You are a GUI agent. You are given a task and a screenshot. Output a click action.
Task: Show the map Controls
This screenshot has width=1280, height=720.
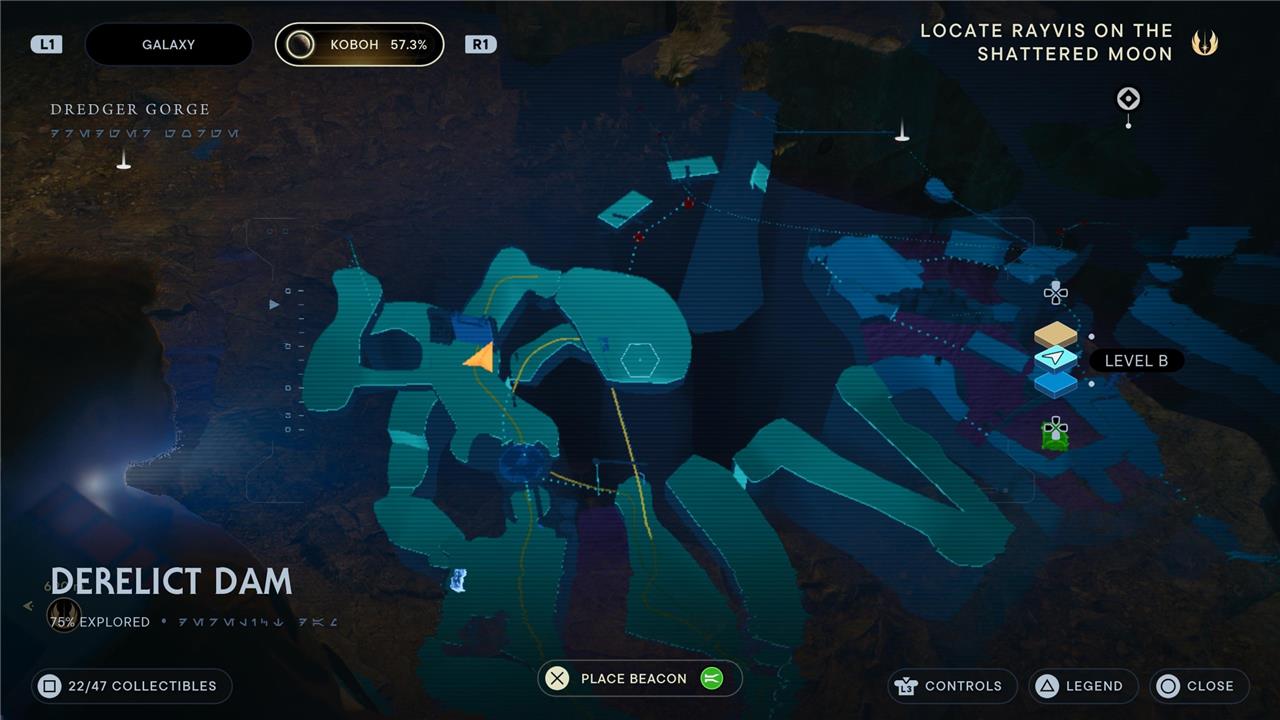pyautogui.click(x=951, y=686)
